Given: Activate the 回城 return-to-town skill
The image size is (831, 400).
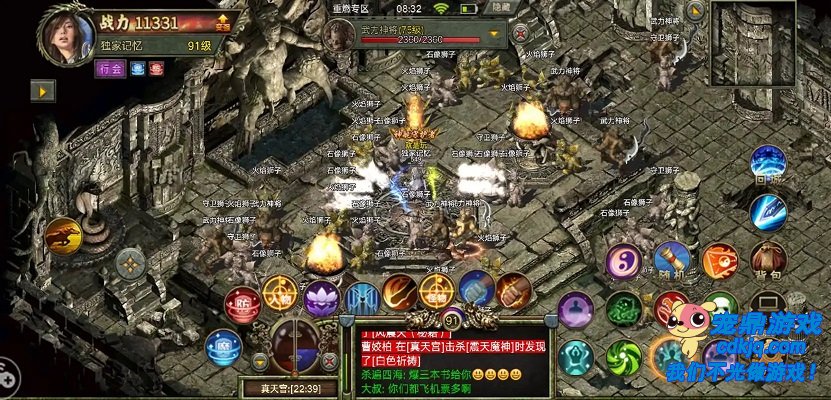Looking at the screenshot, I should [768, 164].
